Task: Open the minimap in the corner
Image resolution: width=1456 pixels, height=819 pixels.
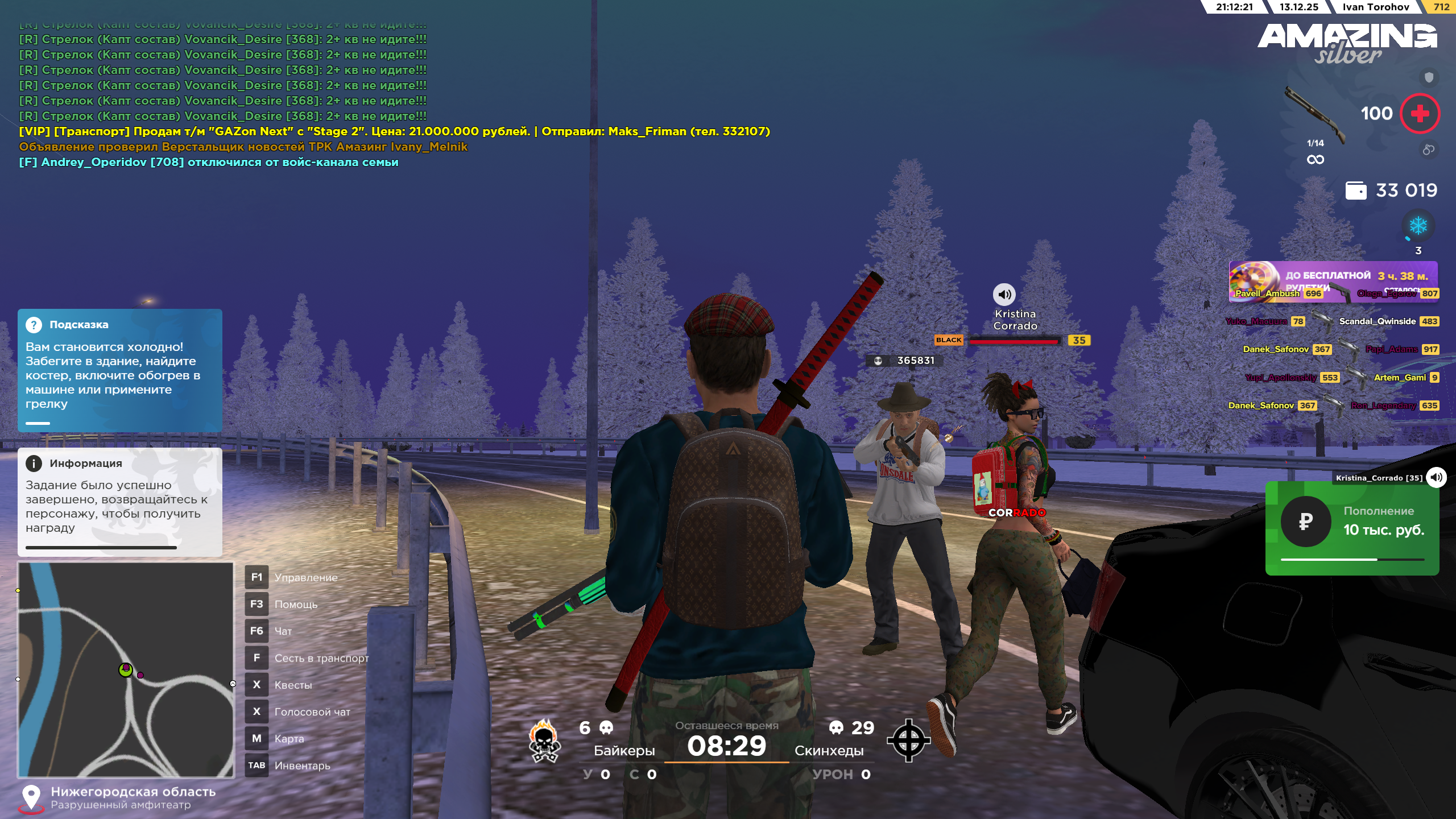Action: 126,669
